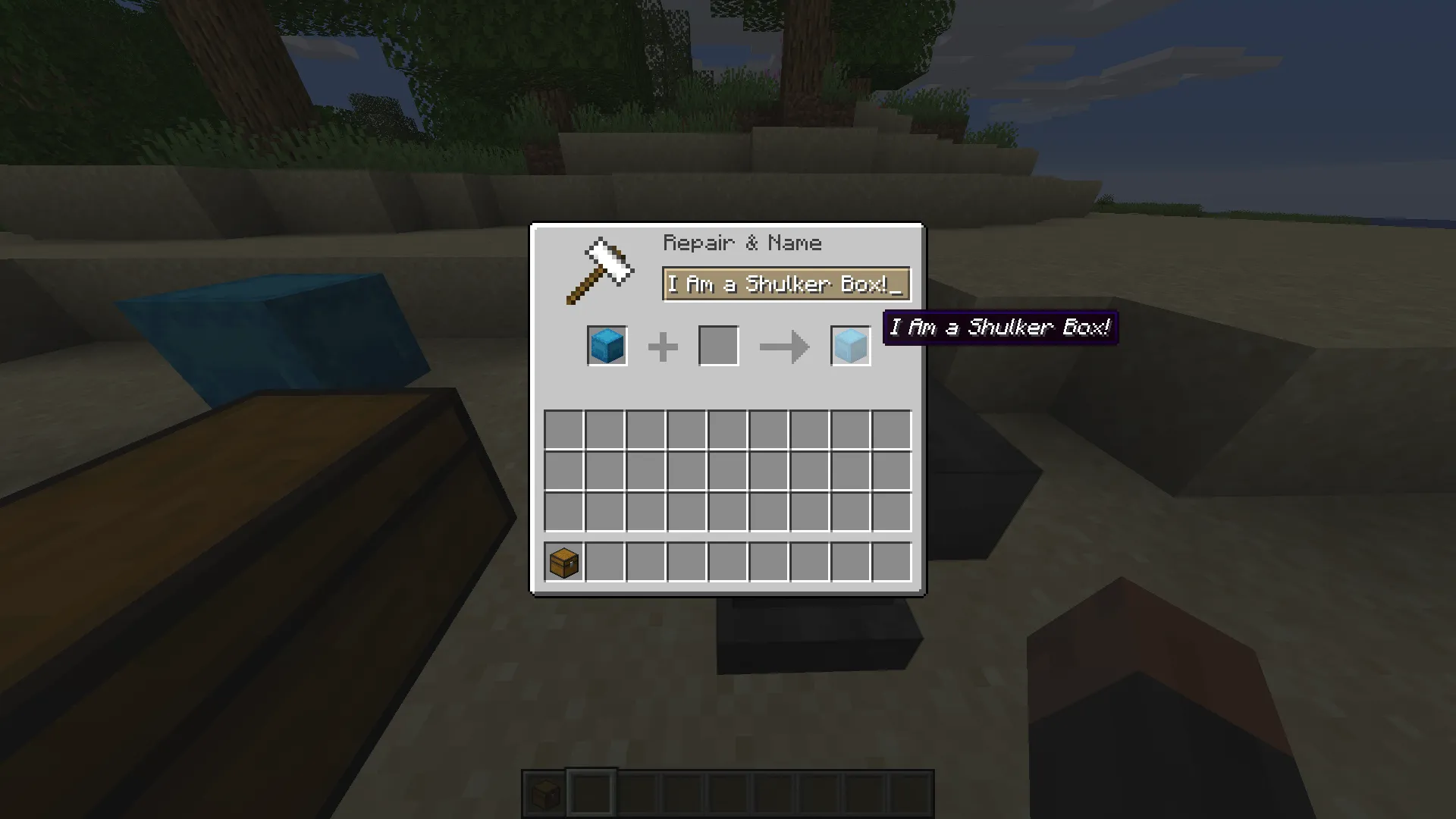The height and width of the screenshot is (819, 1456).
Task: Click the empty material slot beside the plus
Action: point(718,345)
